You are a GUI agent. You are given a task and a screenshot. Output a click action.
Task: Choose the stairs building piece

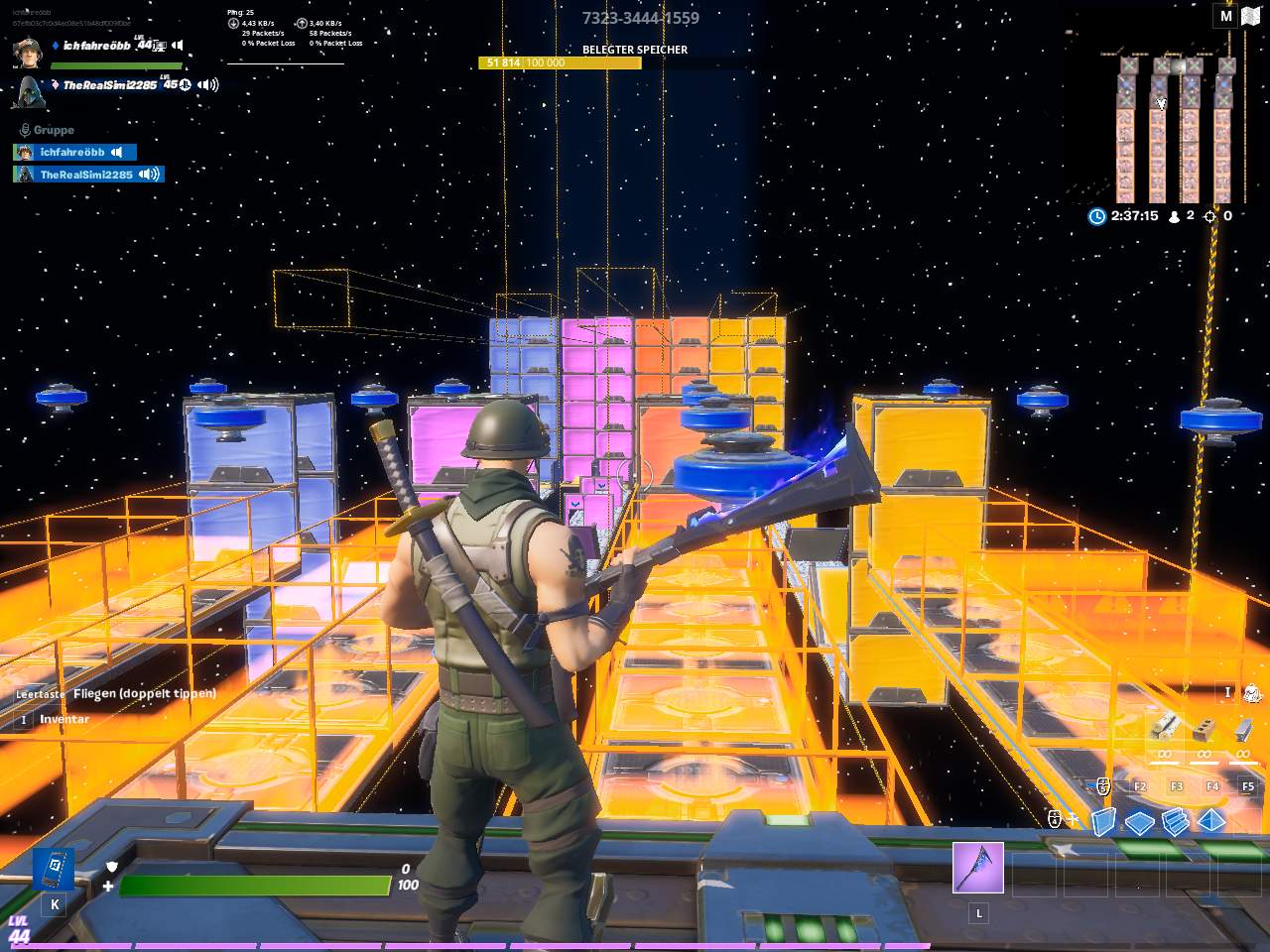(x=1176, y=822)
